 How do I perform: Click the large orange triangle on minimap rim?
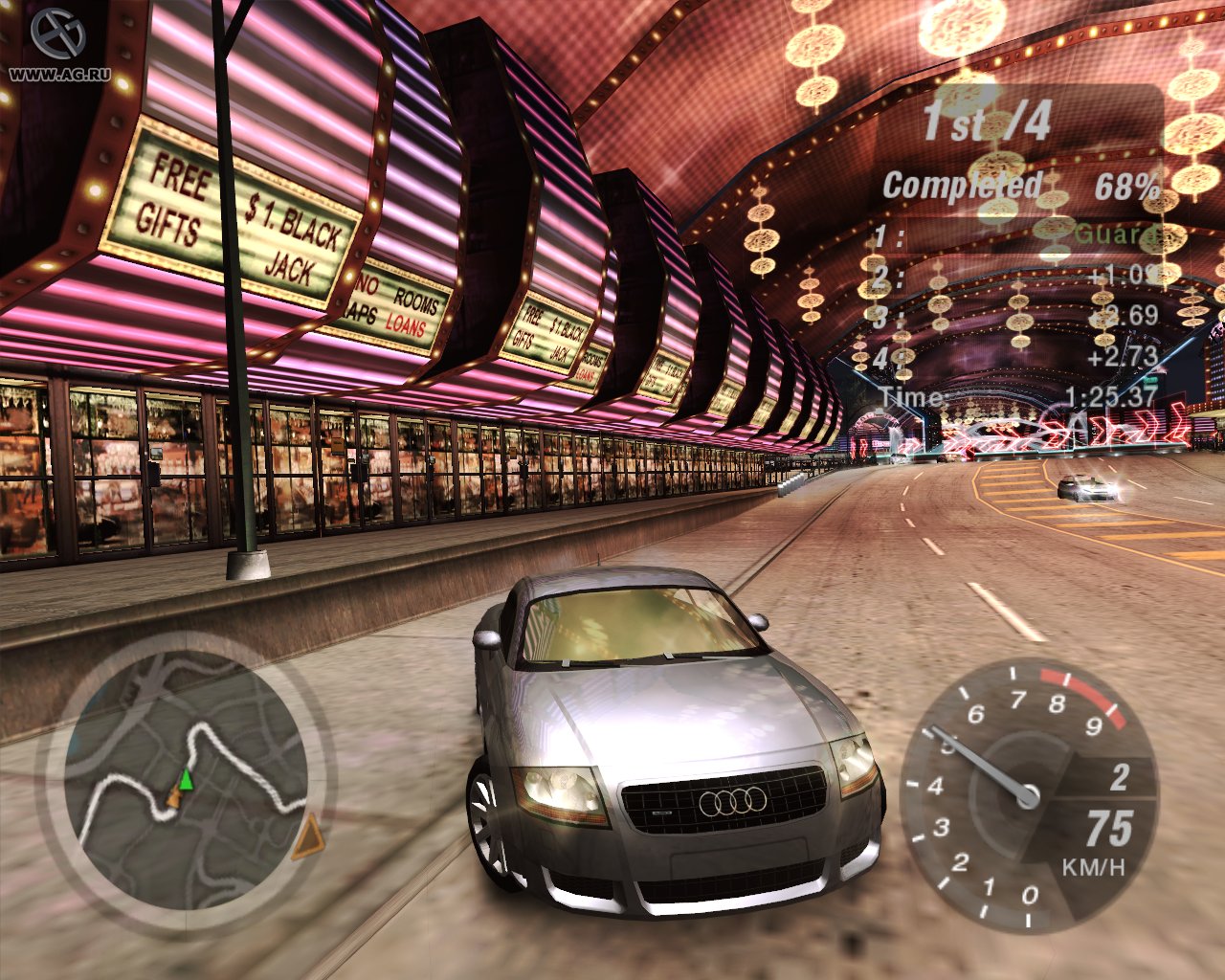tap(308, 839)
